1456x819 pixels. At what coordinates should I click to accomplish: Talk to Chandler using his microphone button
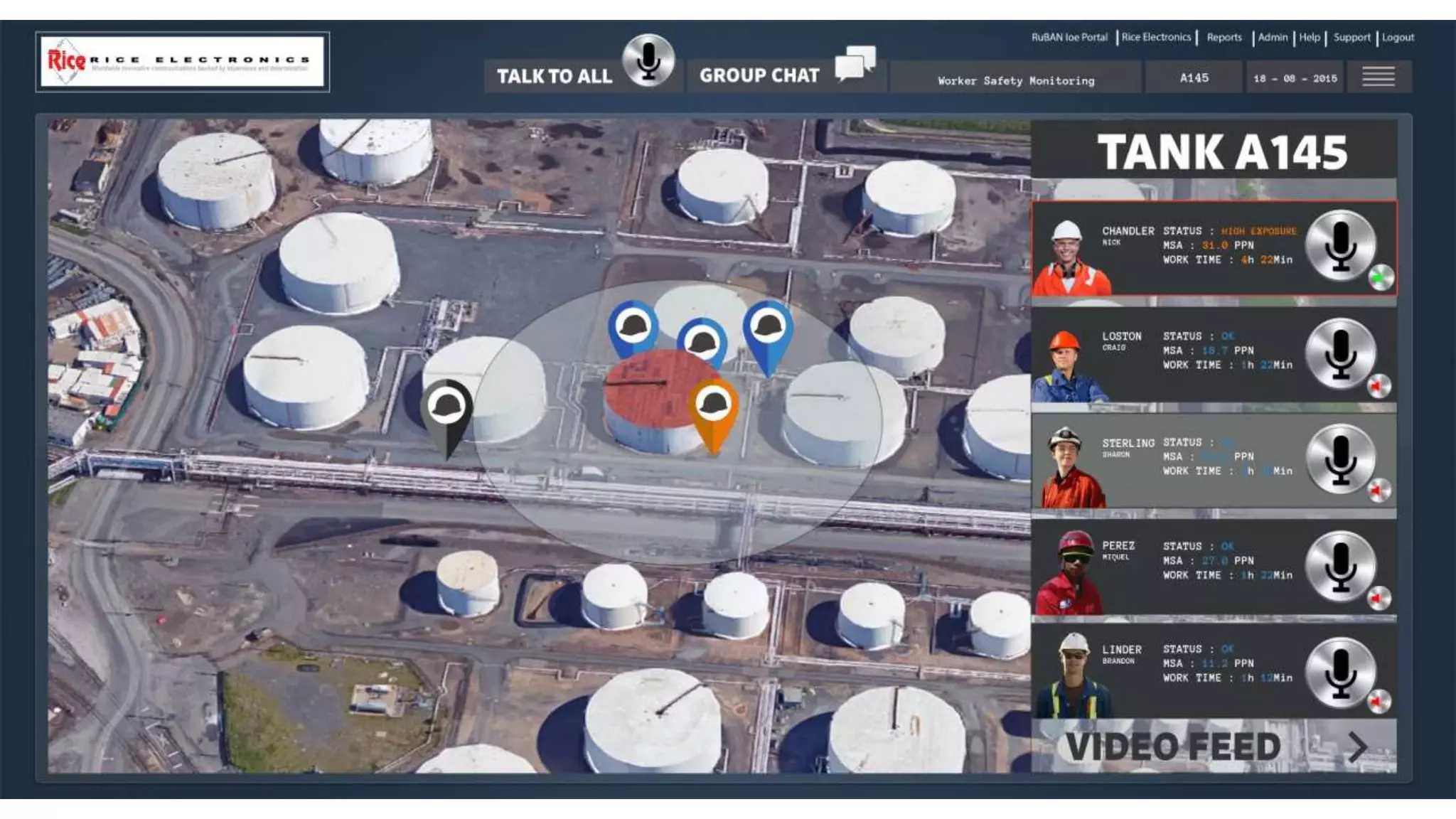pyautogui.click(x=1340, y=245)
